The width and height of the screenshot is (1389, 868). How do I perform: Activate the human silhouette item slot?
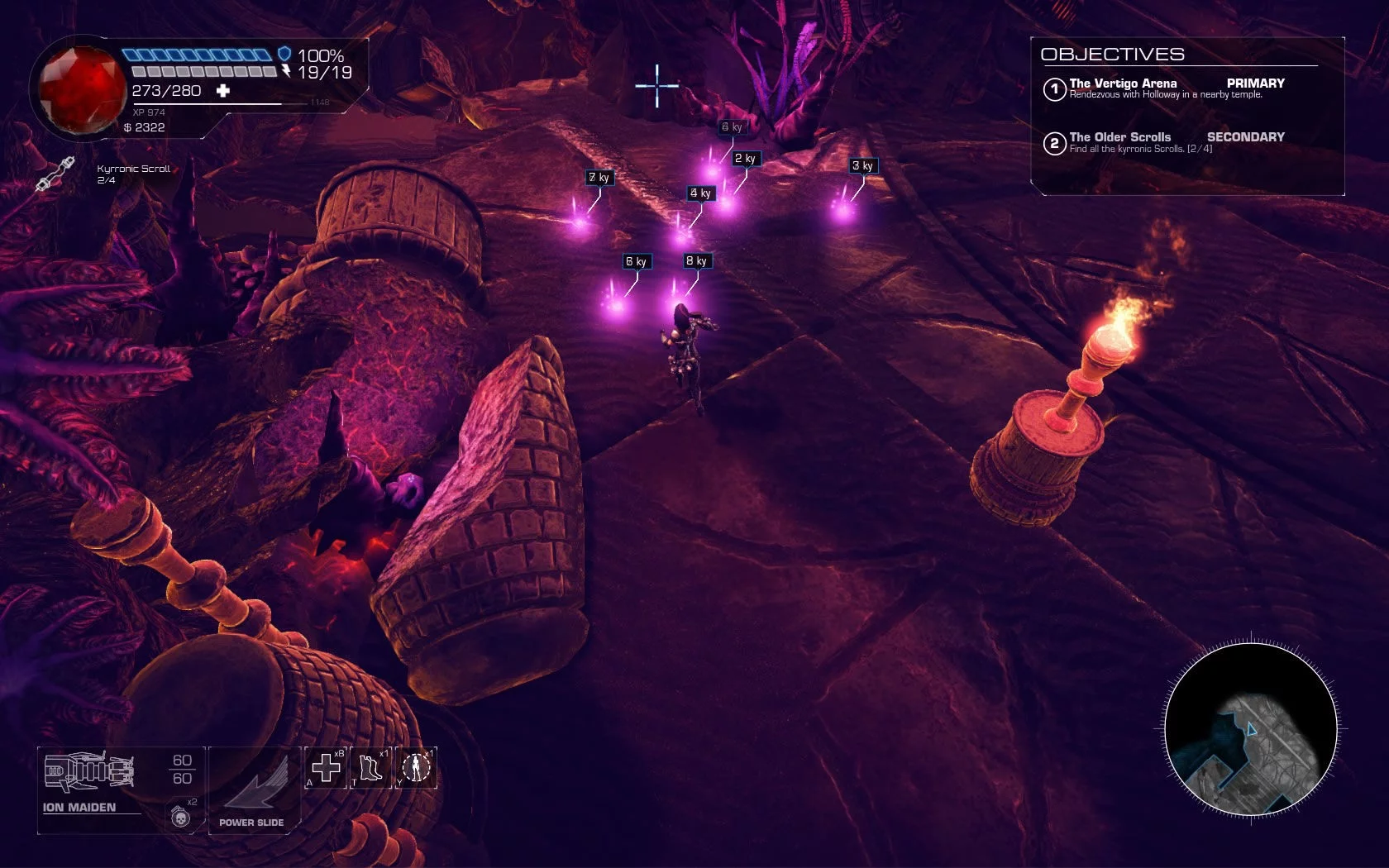pos(416,768)
